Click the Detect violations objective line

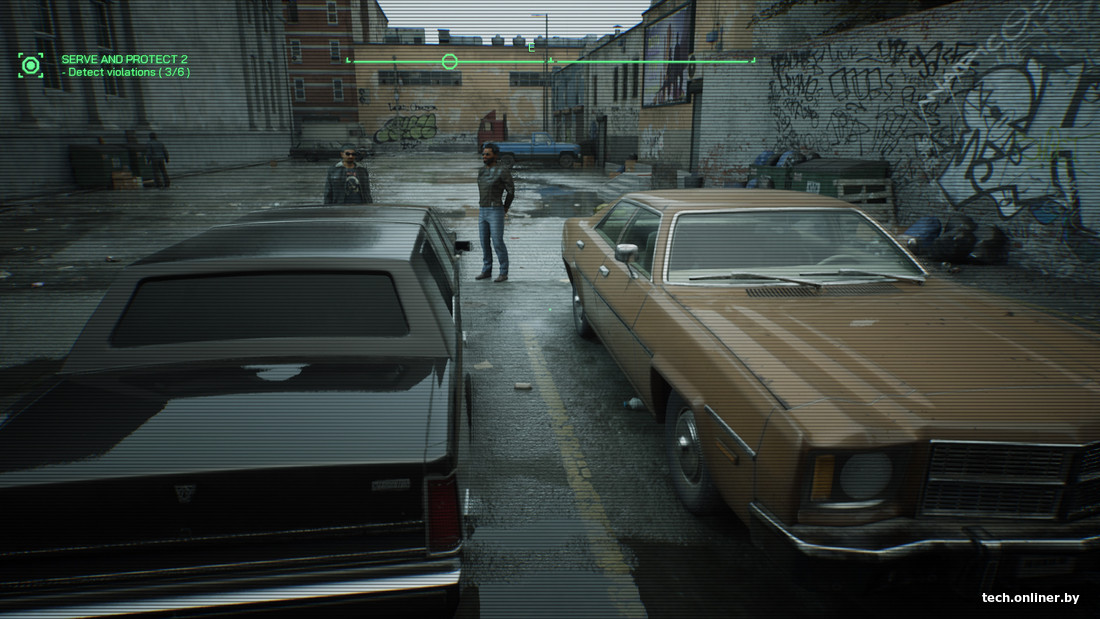[x=126, y=73]
